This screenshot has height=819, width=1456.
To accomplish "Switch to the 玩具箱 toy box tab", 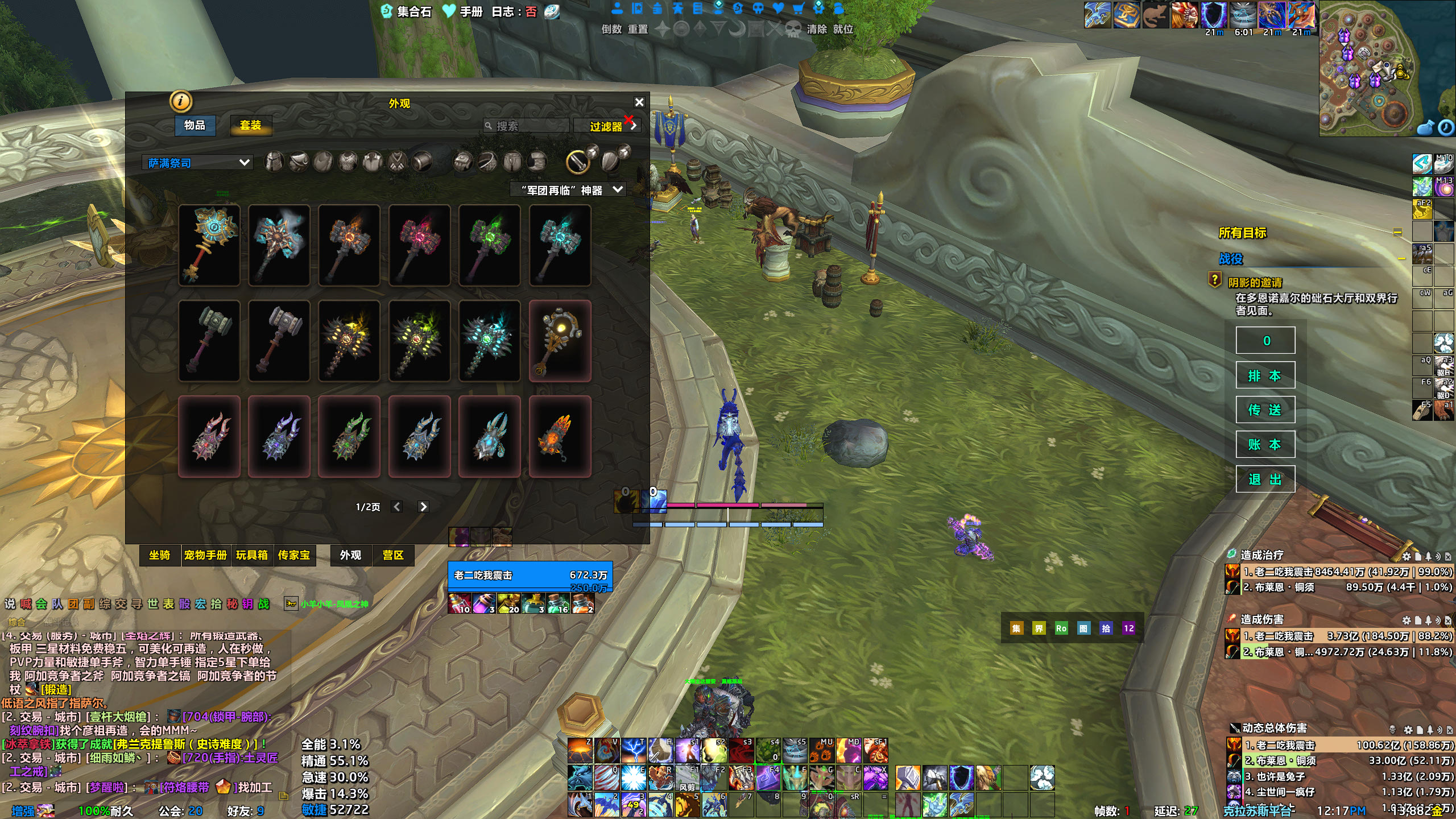I will pos(252,555).
